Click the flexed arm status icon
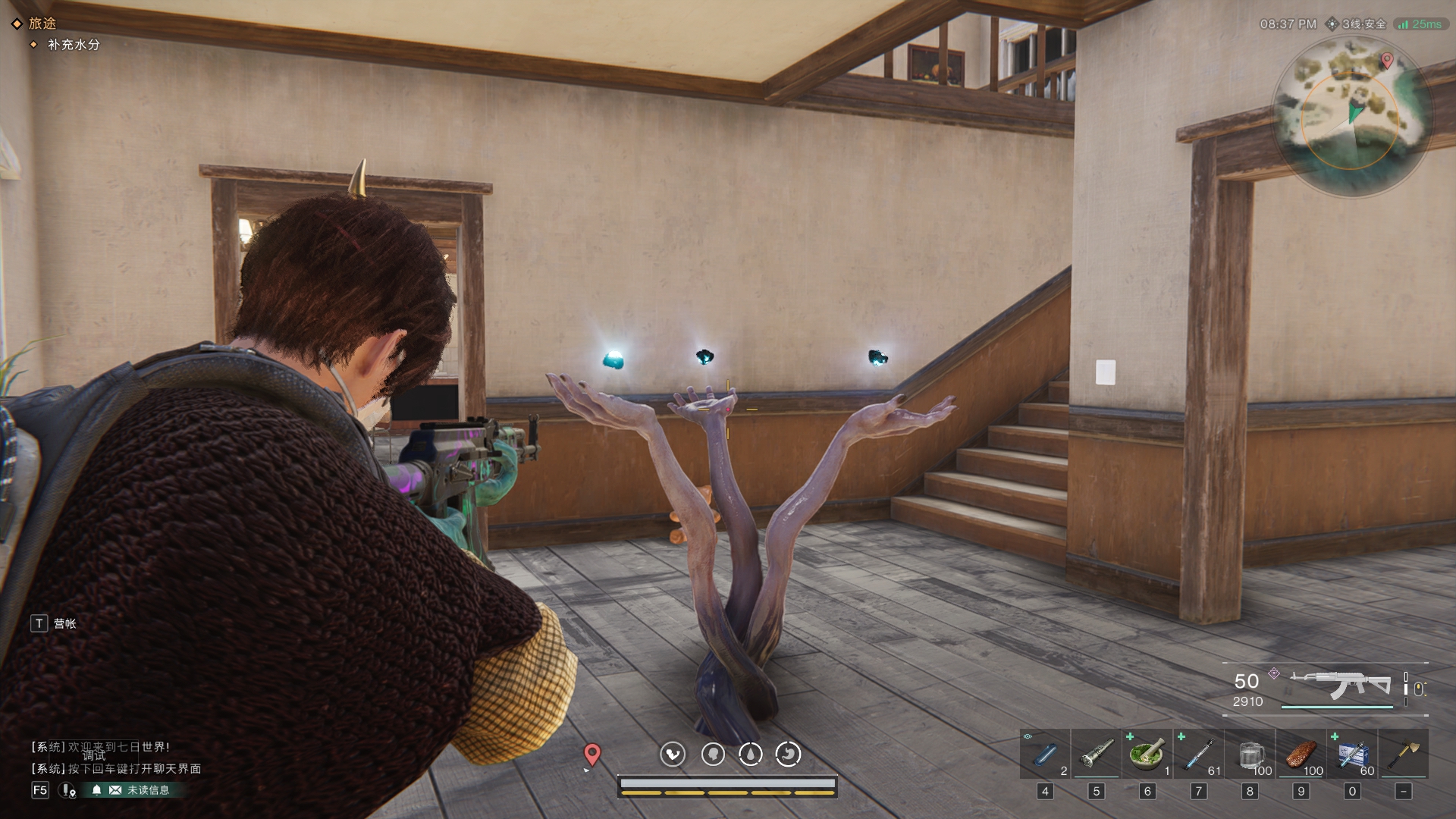This screenshot has height=819, width=1456. (673, 754)
